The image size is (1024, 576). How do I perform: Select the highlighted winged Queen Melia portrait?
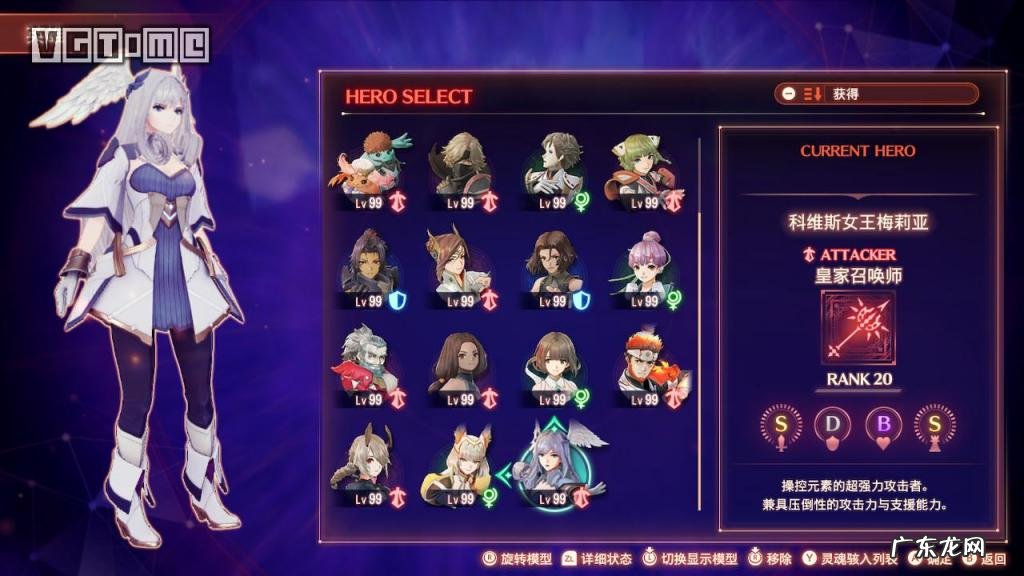click(x=552, y=464)
